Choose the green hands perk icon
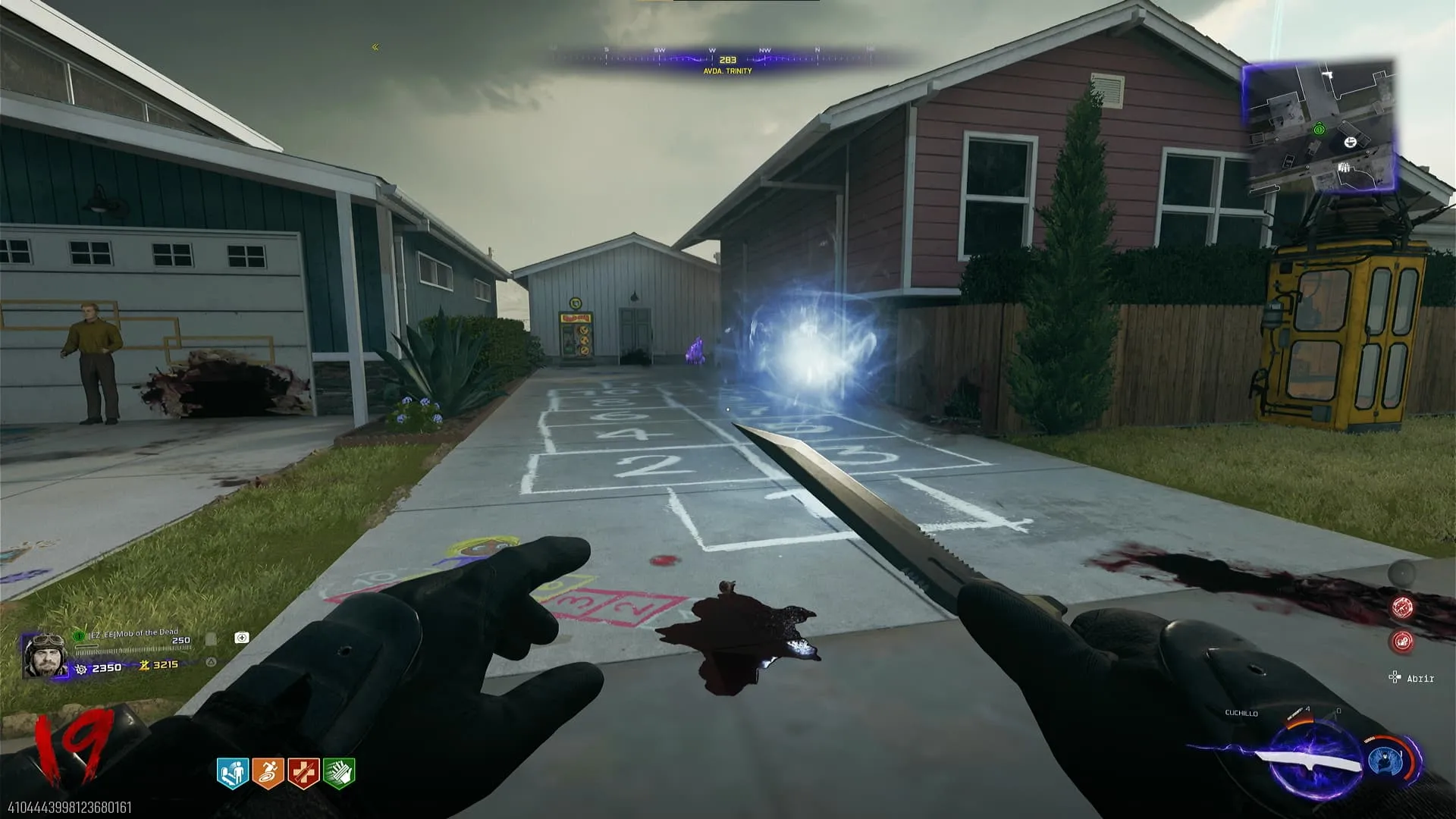Viewport: 1456px width, 819px height. 339,773
